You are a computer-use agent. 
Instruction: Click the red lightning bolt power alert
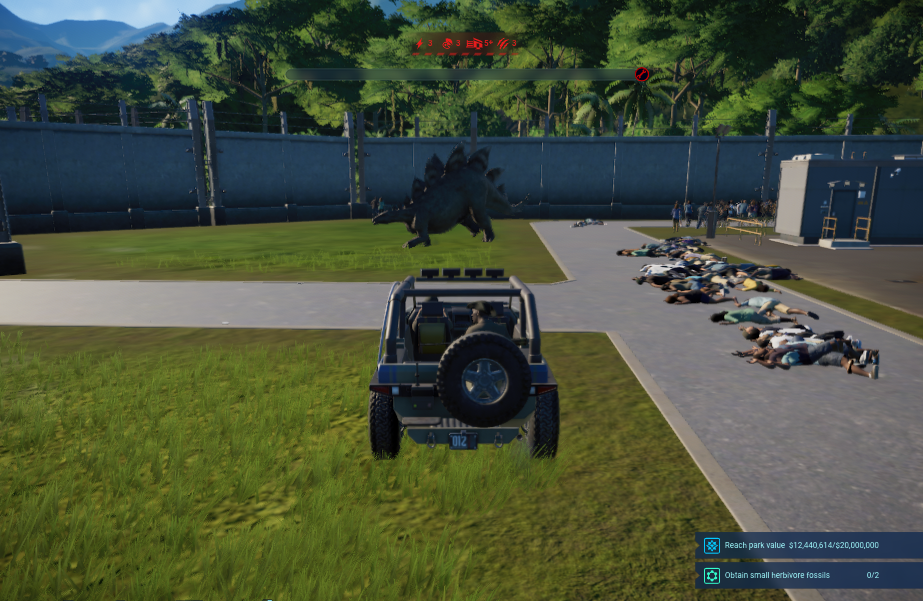click(419, 43)
